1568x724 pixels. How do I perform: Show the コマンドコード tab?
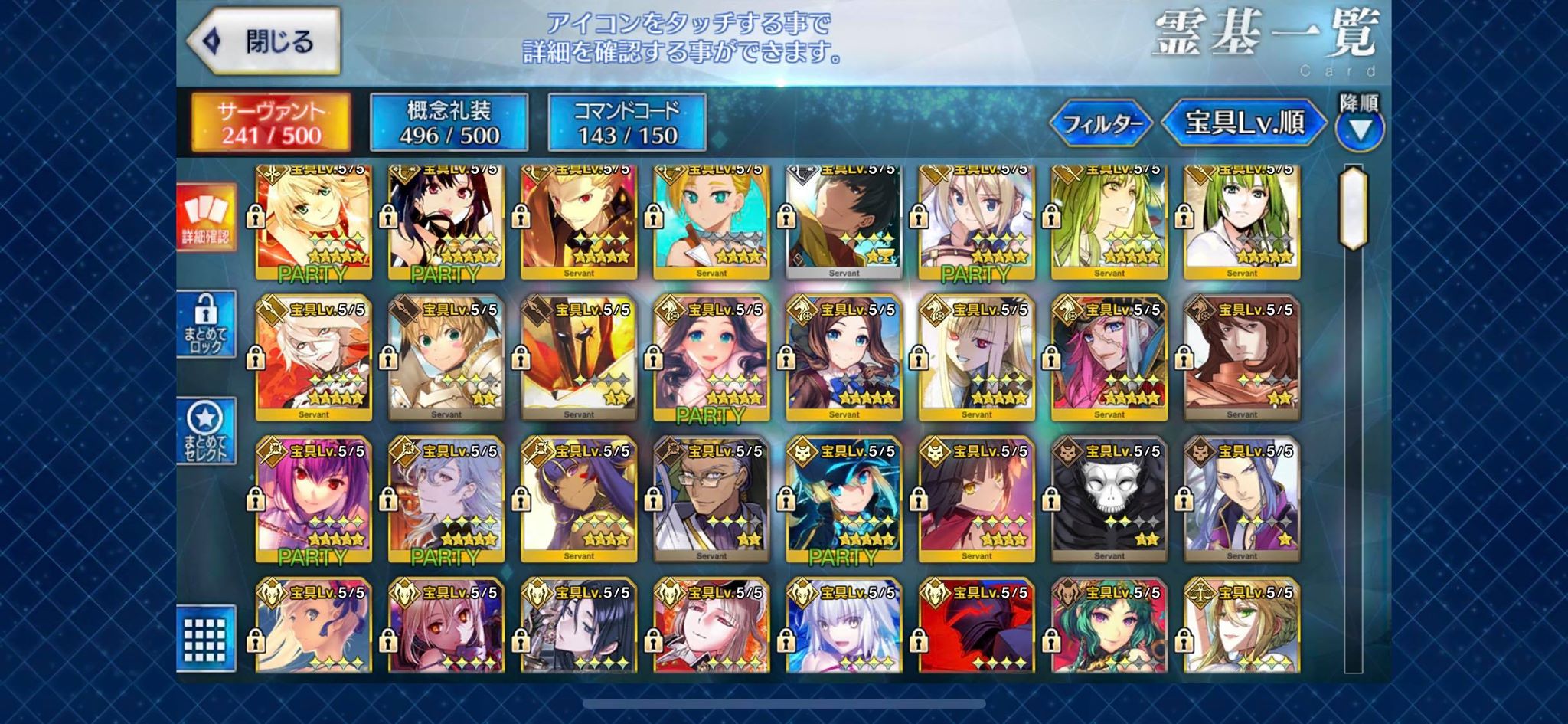click(x=627, y=123)
